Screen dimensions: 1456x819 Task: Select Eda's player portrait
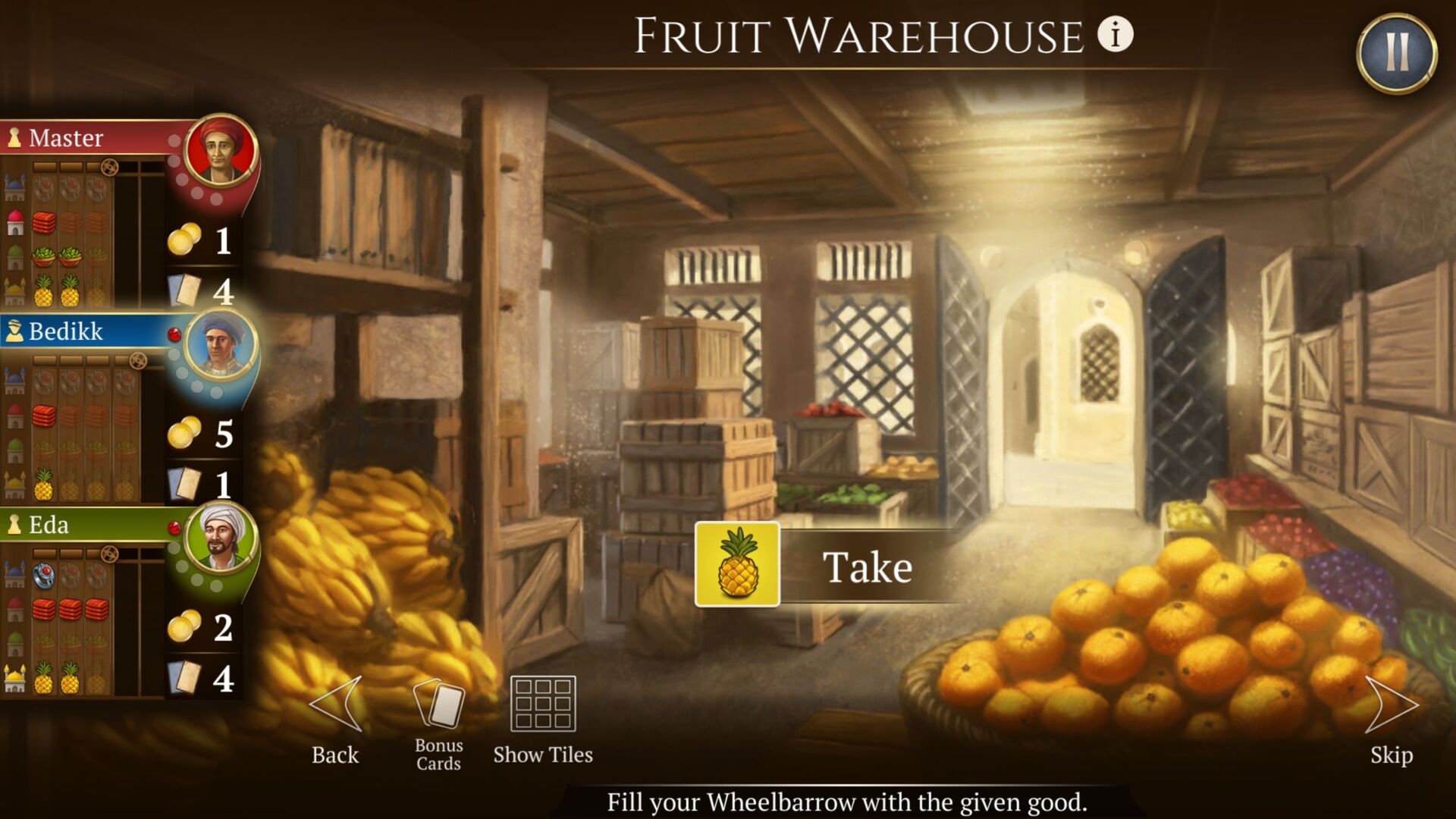220,537
